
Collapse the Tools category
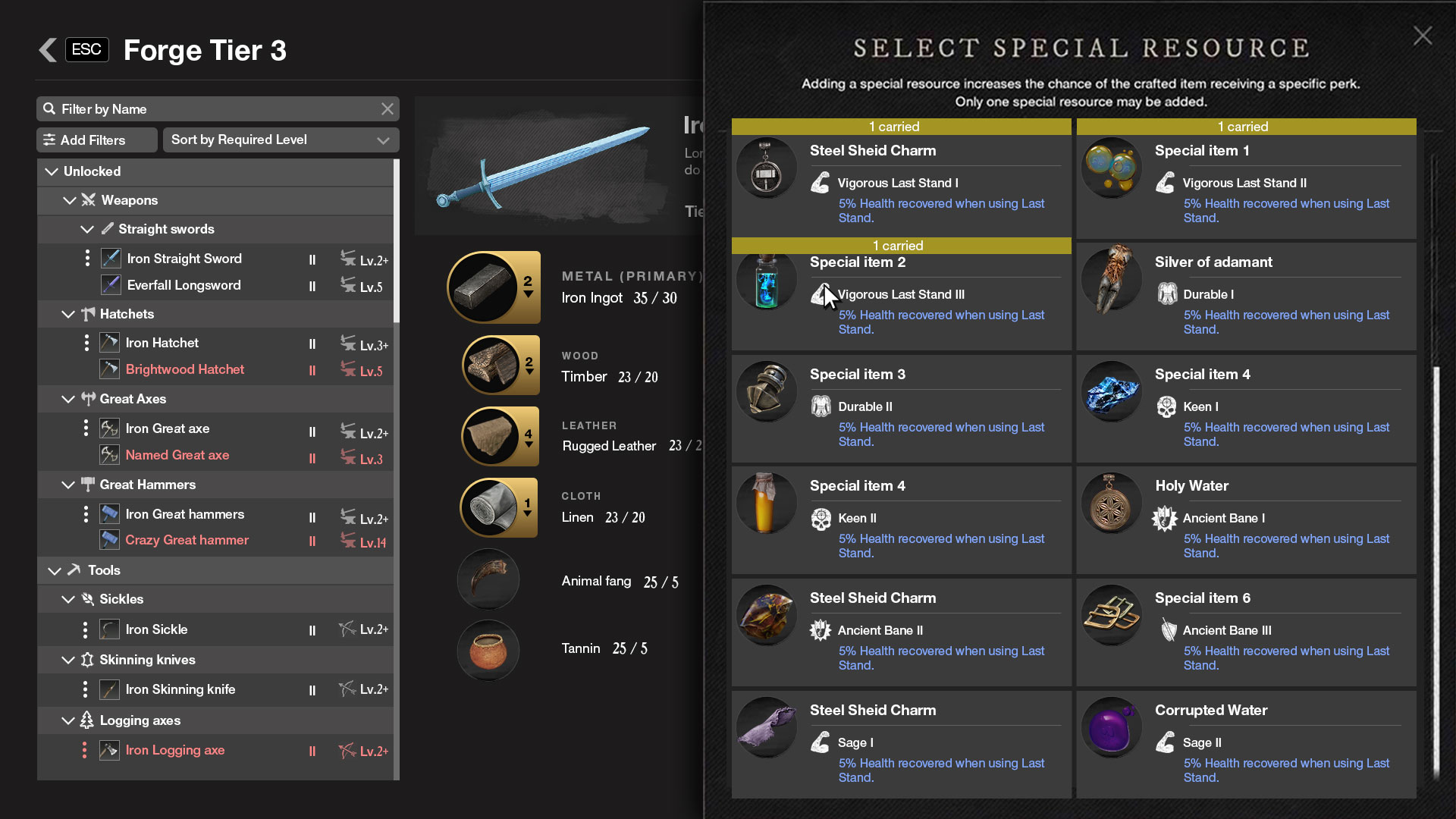click(55, 571)
